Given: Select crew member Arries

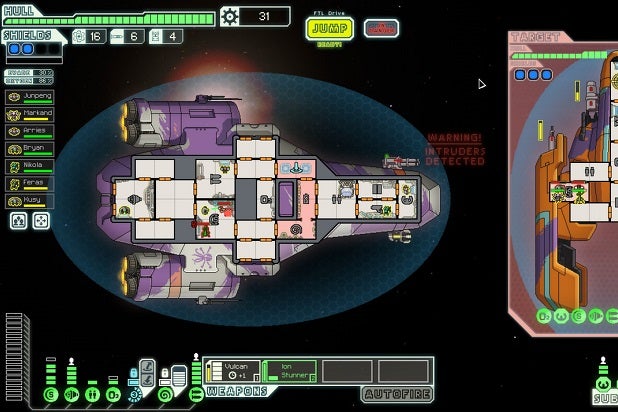Looking at the screenshot, I should 30,131.
